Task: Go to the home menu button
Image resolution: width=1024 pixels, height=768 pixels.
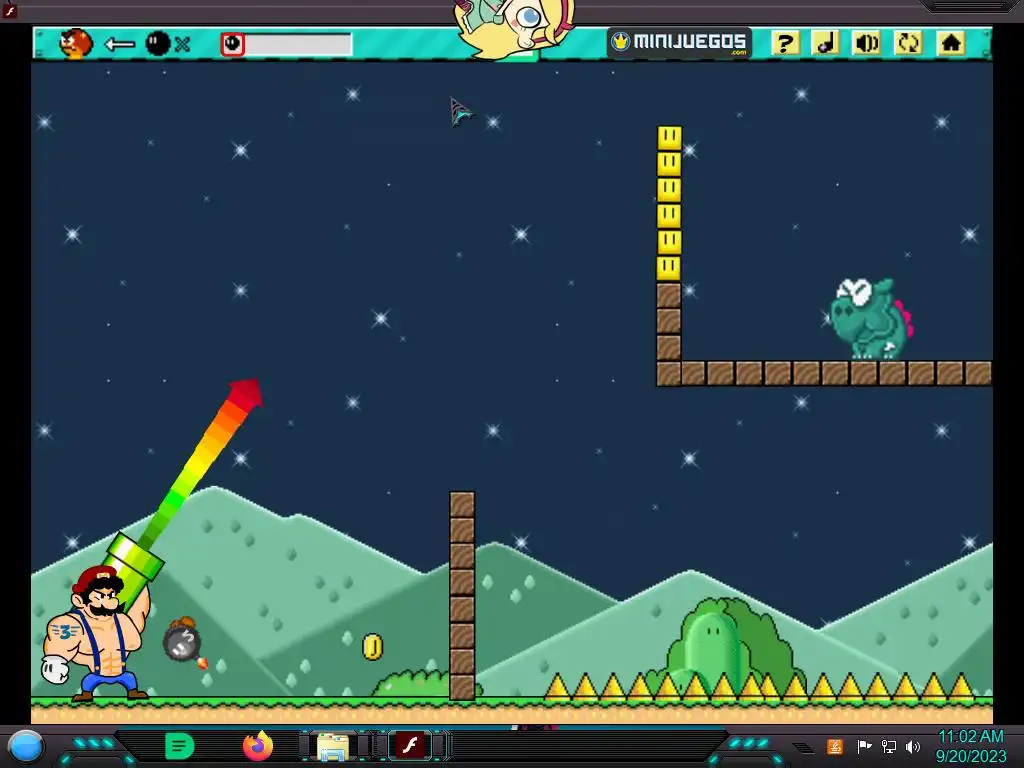Action: tap(950, 43)
